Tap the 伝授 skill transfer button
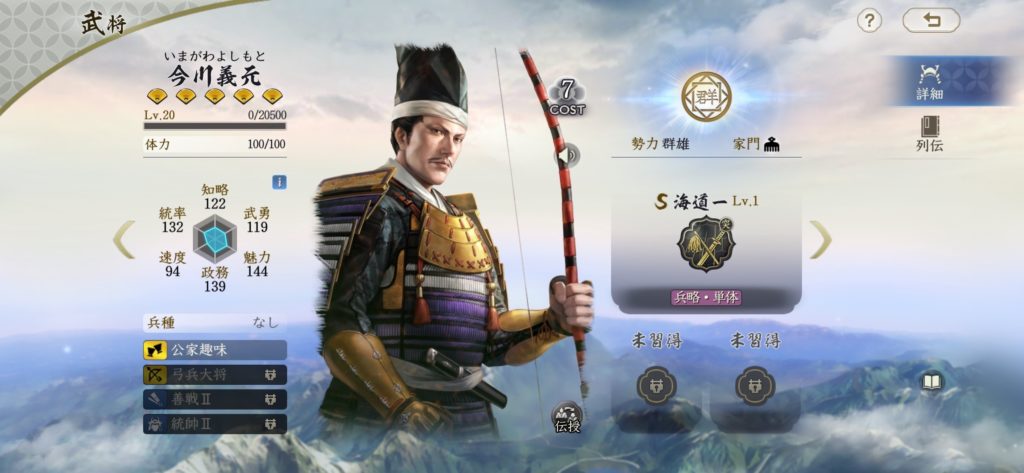Viewport: 1024px width, 473px height. 567,419
